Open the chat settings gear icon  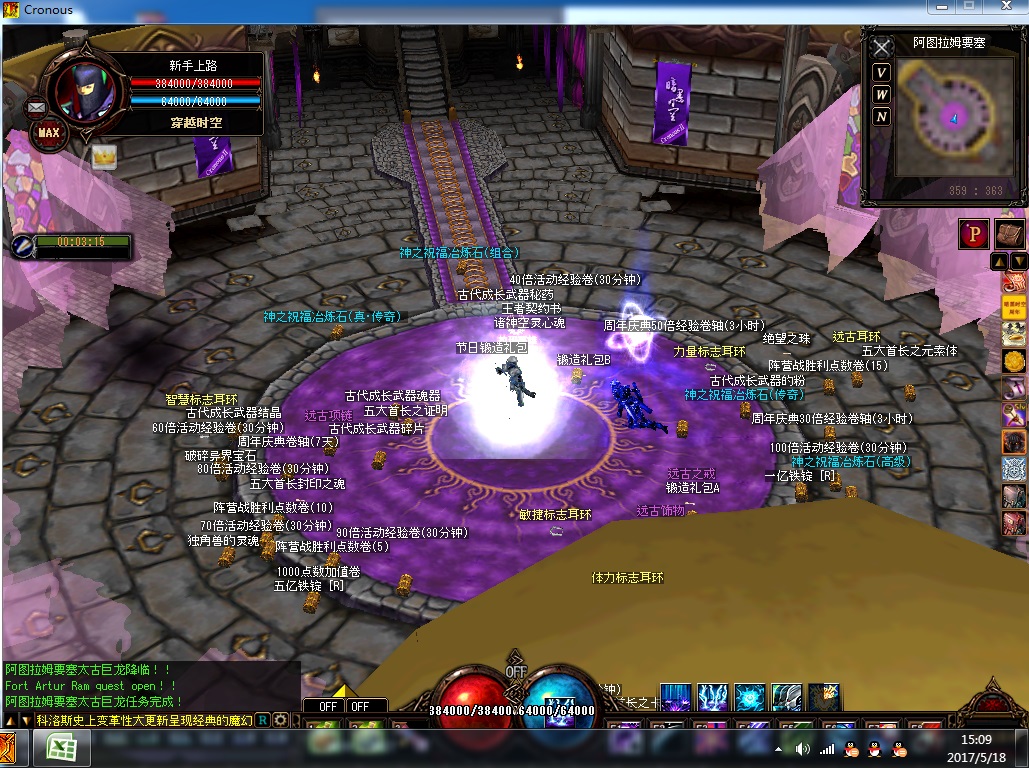click(x=281, y=720)
